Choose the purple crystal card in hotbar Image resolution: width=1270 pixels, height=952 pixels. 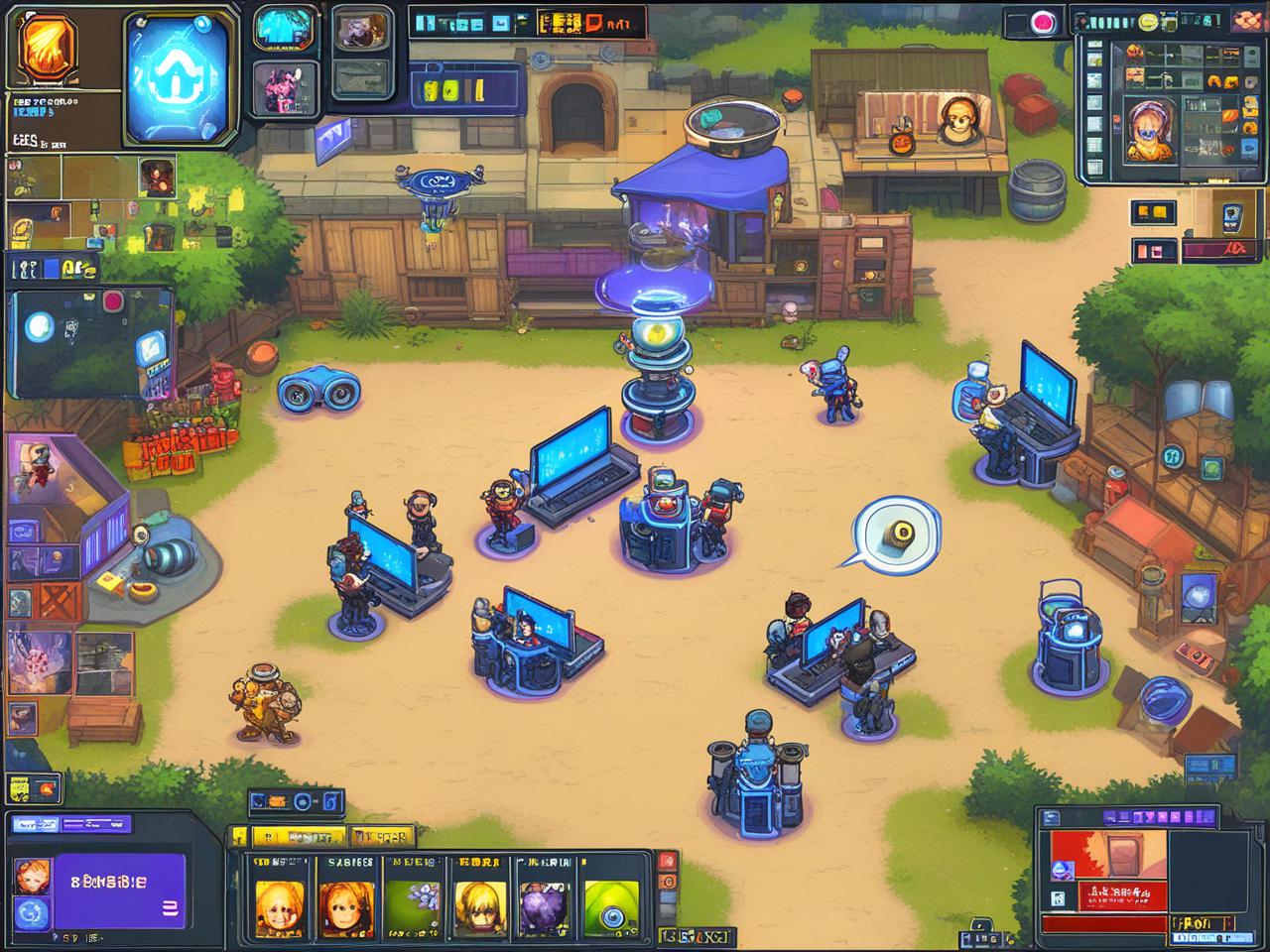(x=544, y=900)
